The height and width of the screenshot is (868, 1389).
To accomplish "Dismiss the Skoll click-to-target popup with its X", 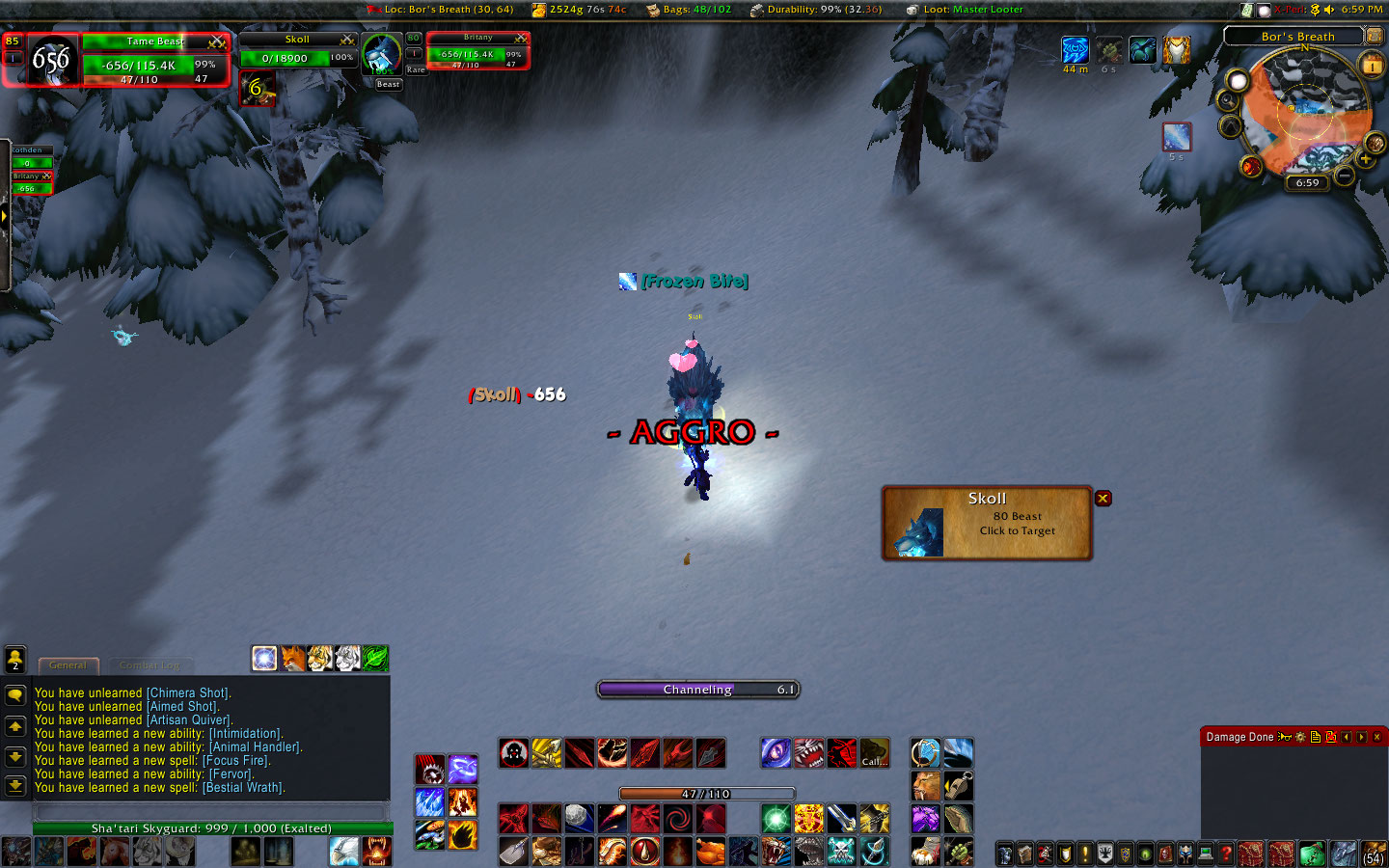I will [1103, 498].
